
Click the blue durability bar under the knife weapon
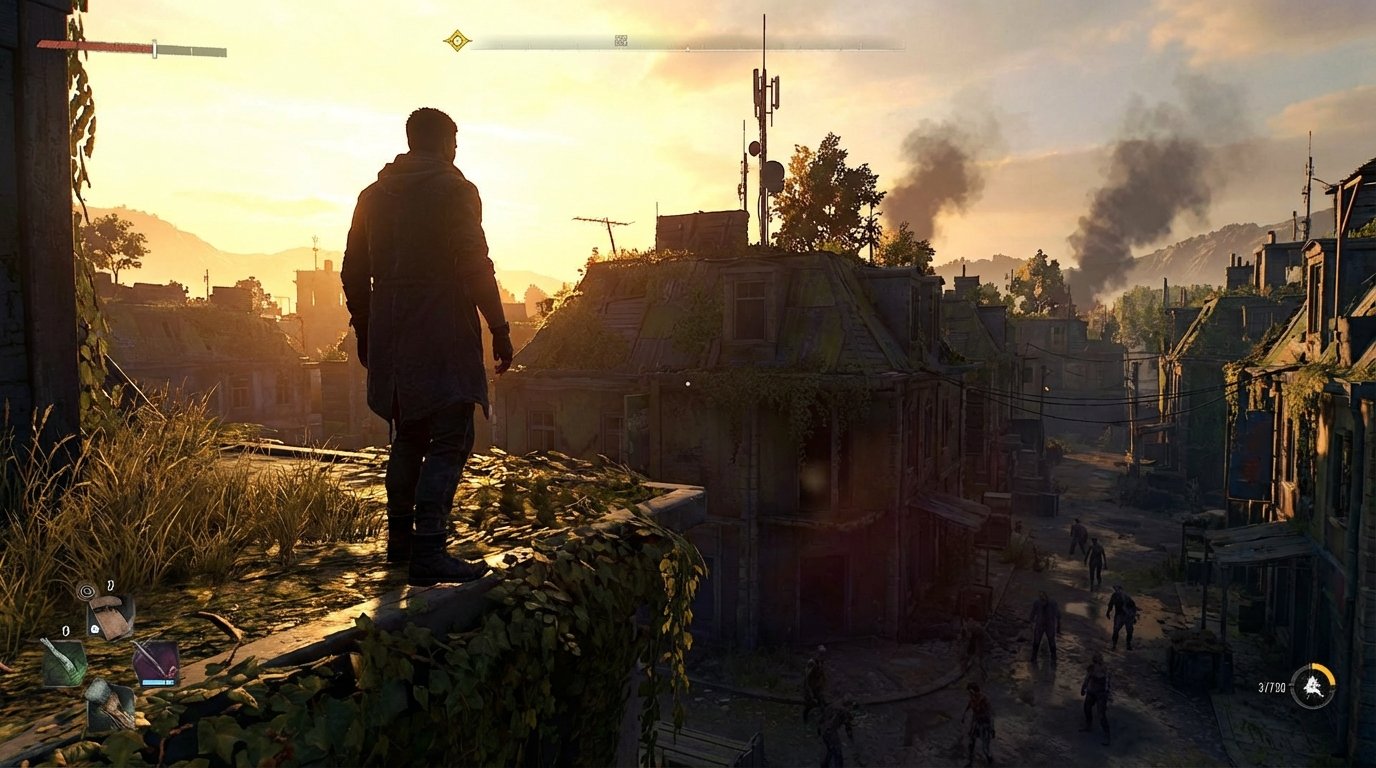pos(158,682)
